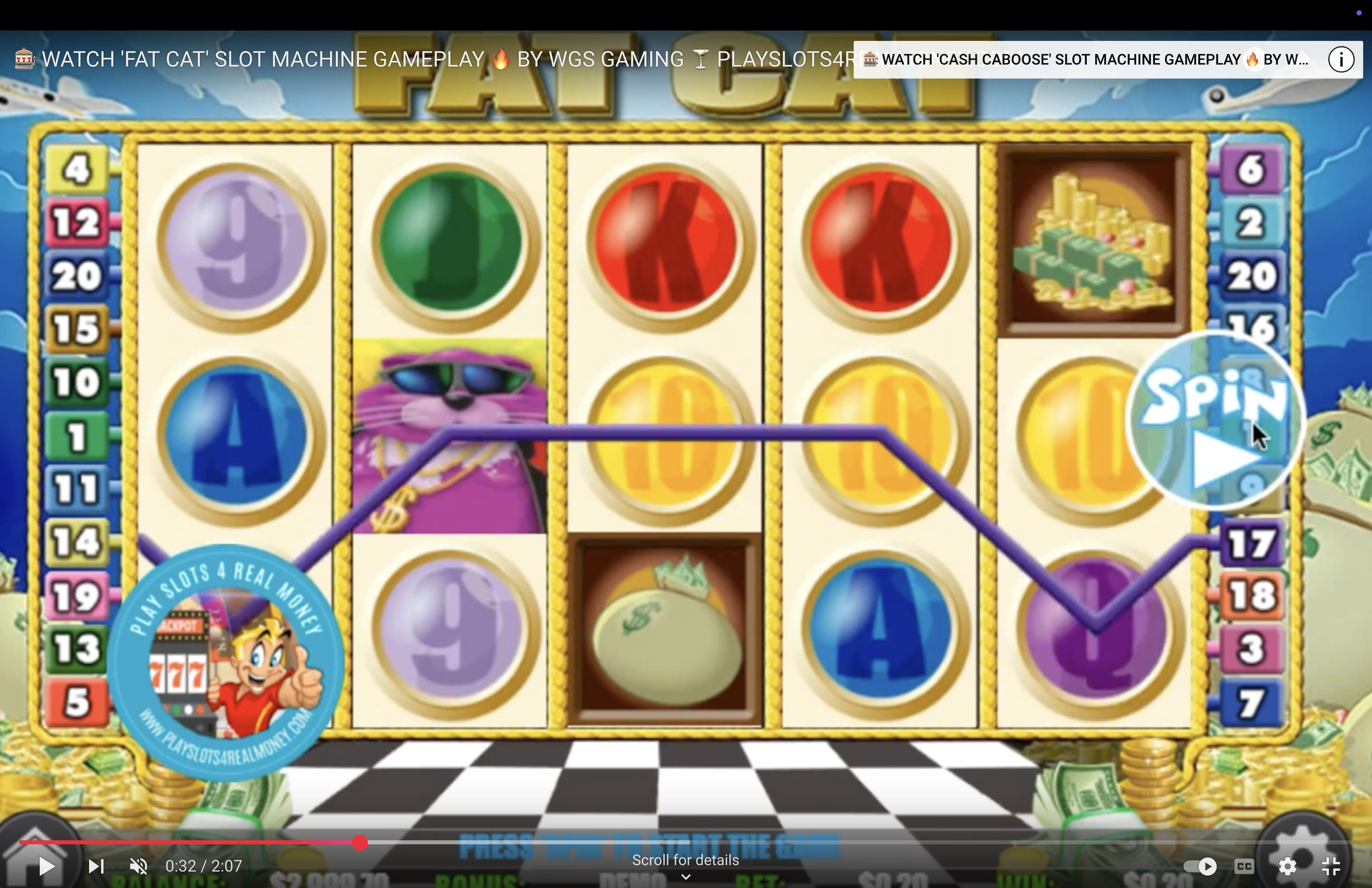Choose payline 12 marker

77,223
